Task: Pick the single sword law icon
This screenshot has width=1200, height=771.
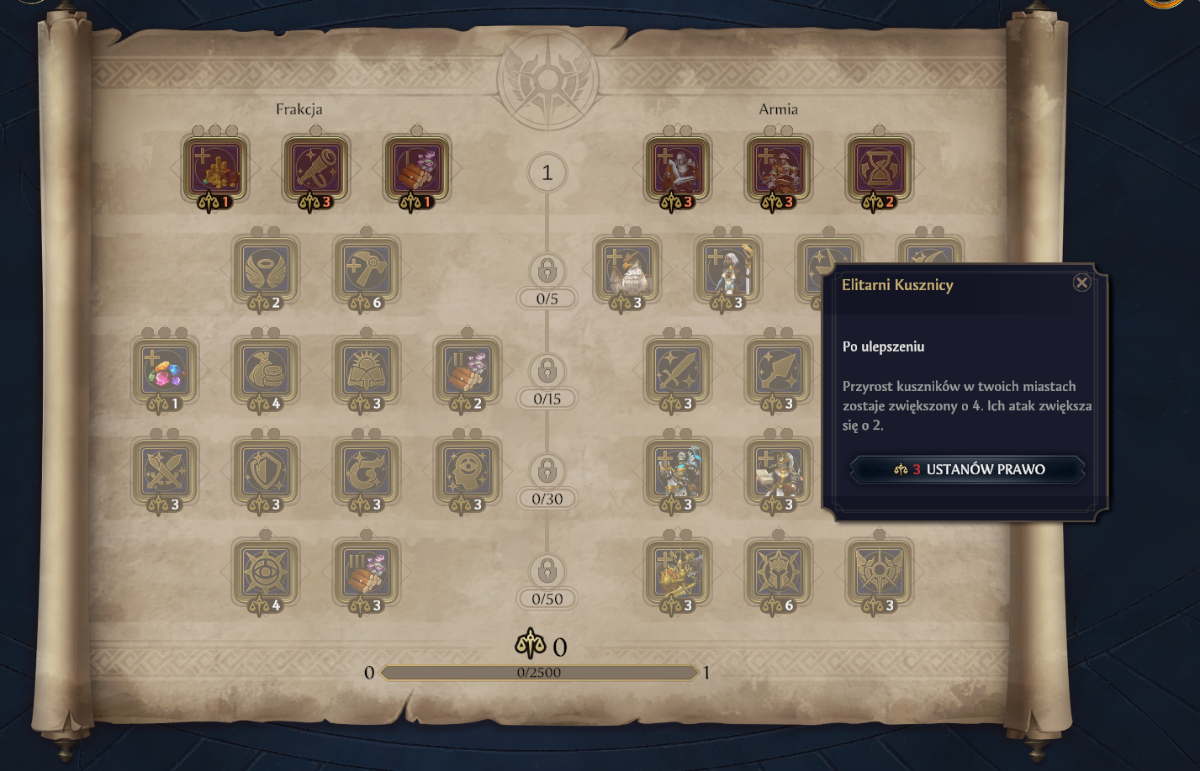Action: 678,369
